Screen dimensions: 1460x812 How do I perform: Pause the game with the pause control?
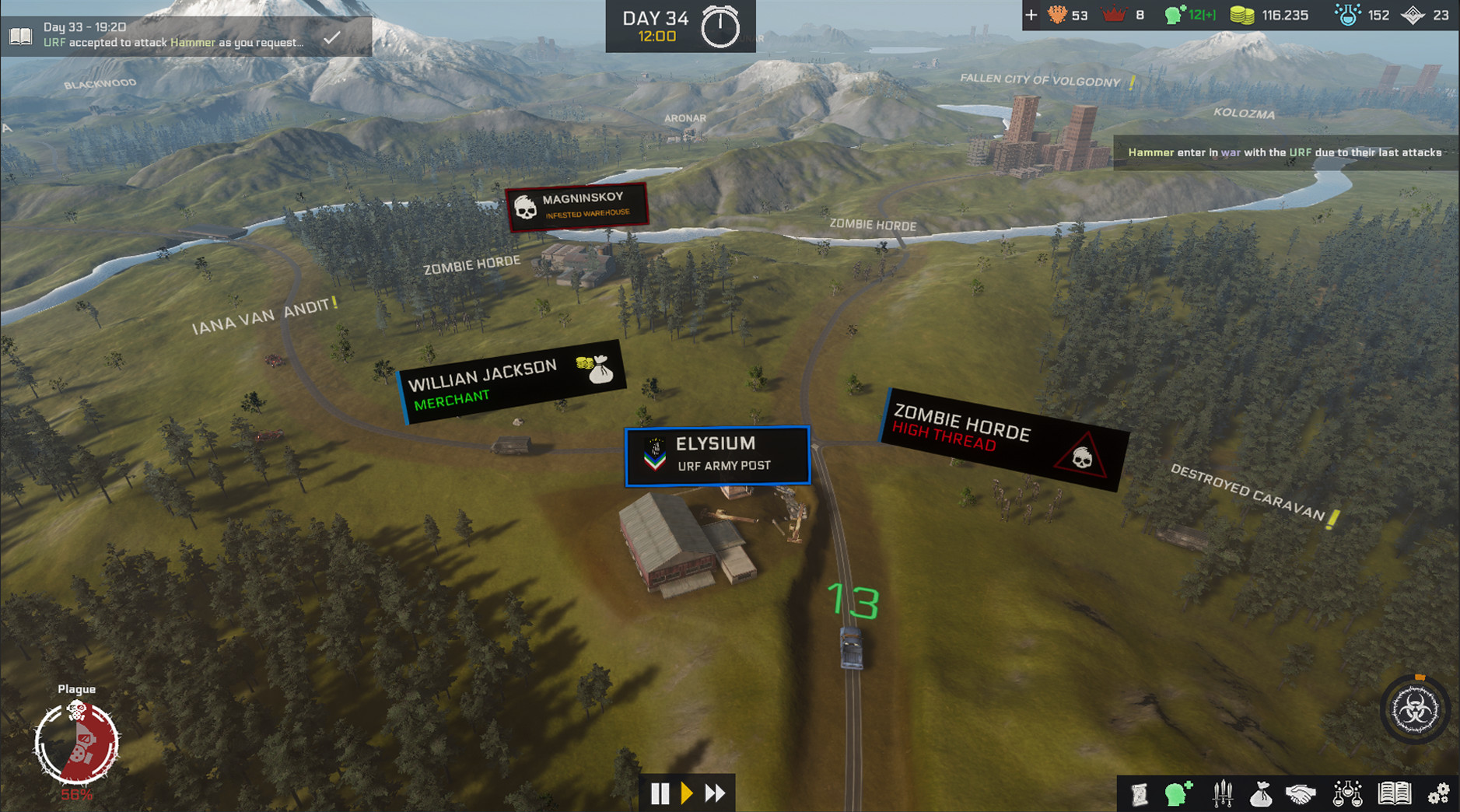pos(660,793)
